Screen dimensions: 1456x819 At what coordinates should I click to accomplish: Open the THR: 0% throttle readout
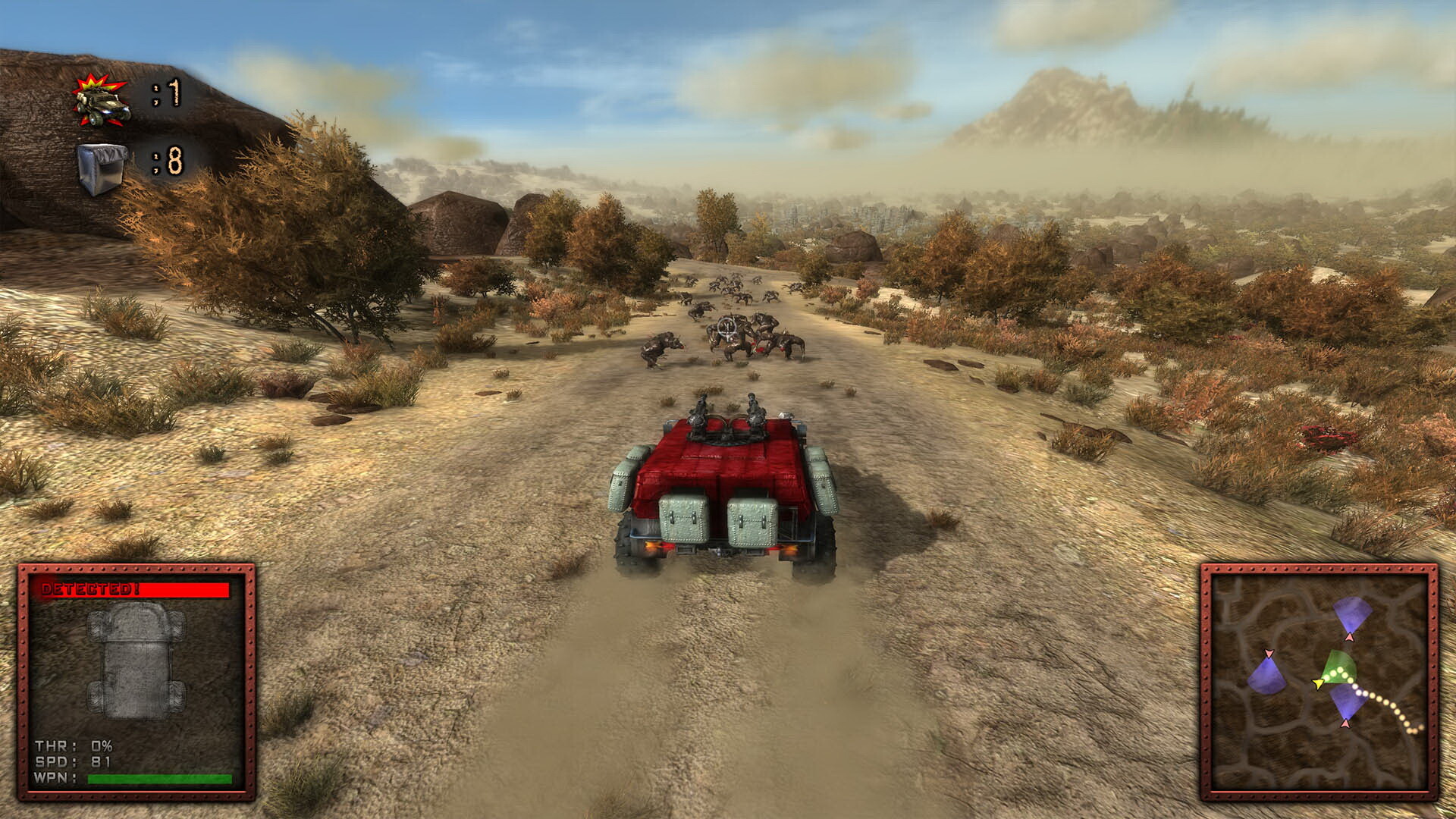click(74, 746)
